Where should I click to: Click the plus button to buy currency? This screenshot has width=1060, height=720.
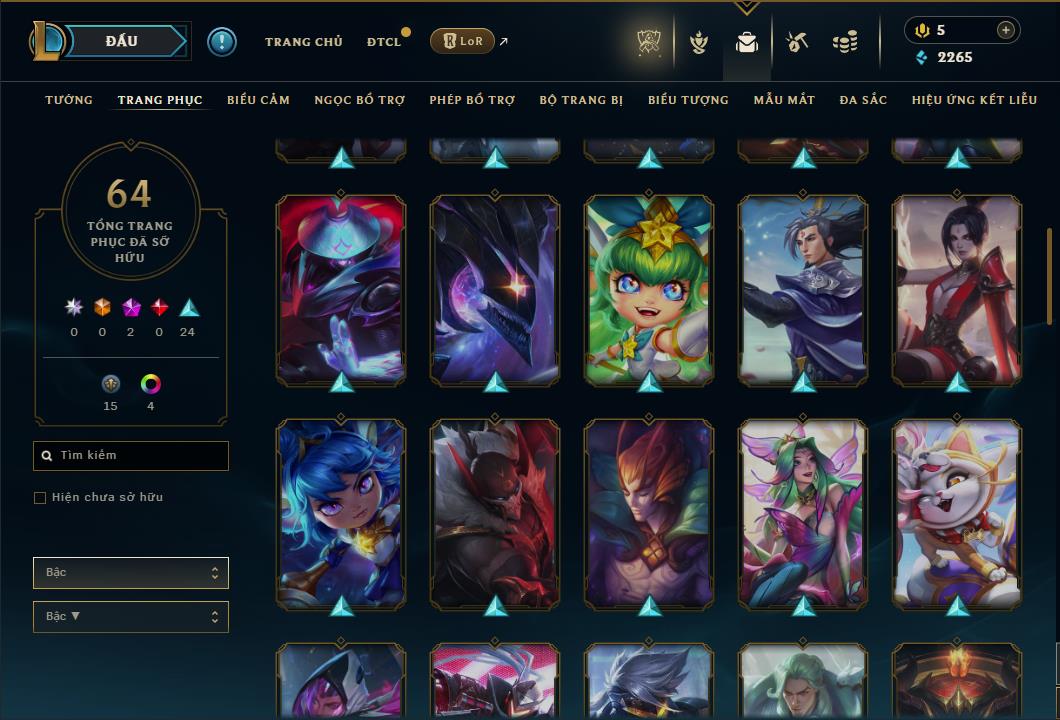tap(1005, 31)
